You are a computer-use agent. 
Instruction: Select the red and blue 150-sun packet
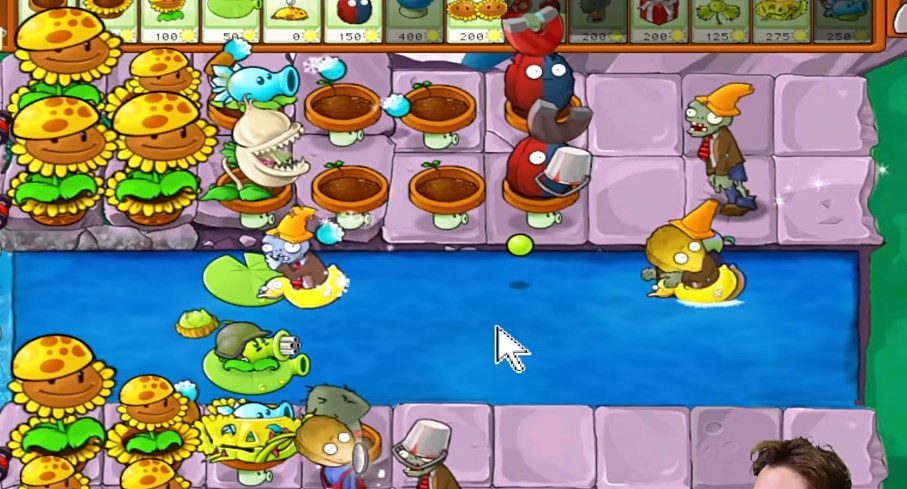(x=353, y=20)
